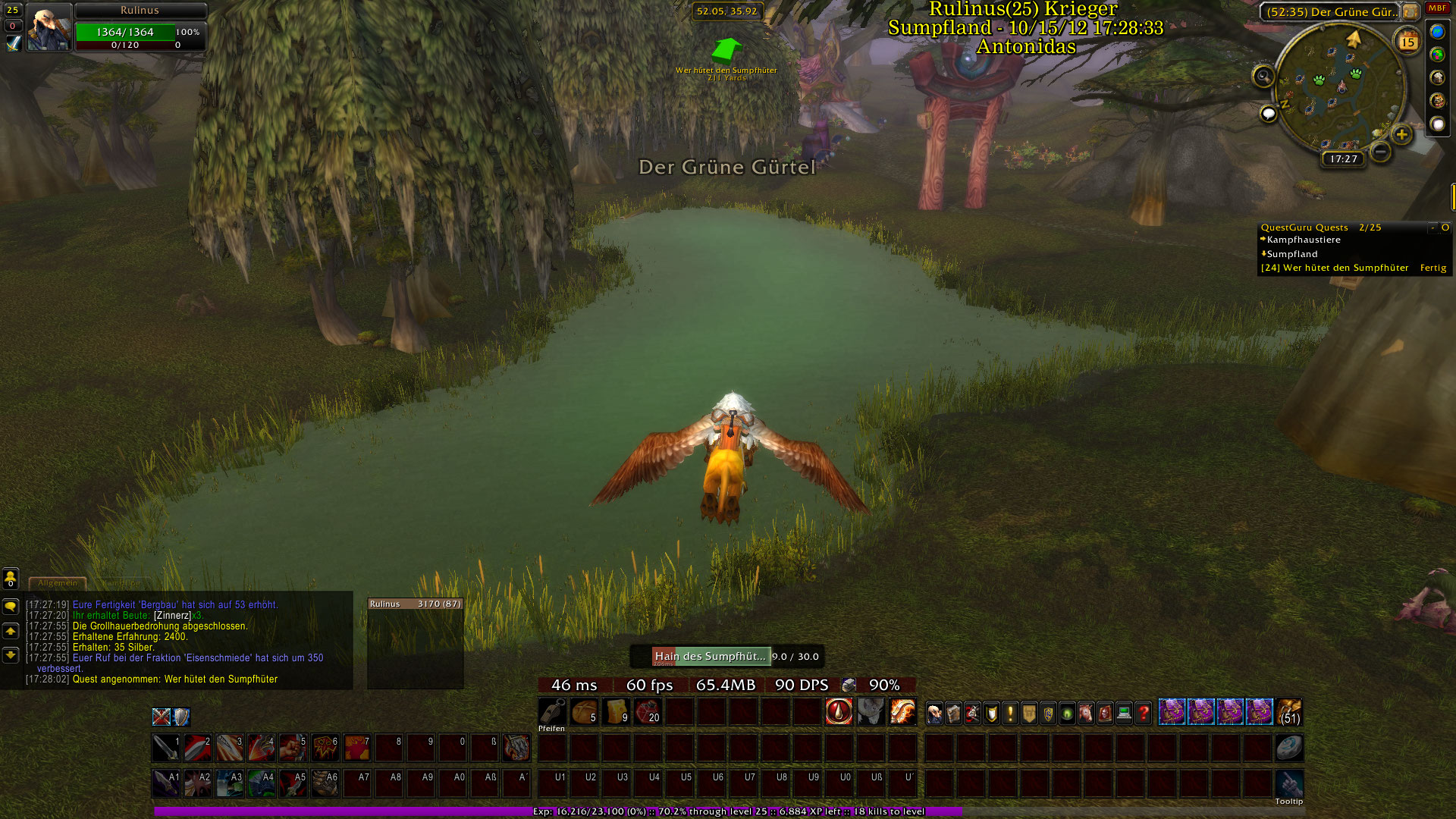
Task: Open quest Wer hütet den Sumpfhüter
Action: 1335,268
